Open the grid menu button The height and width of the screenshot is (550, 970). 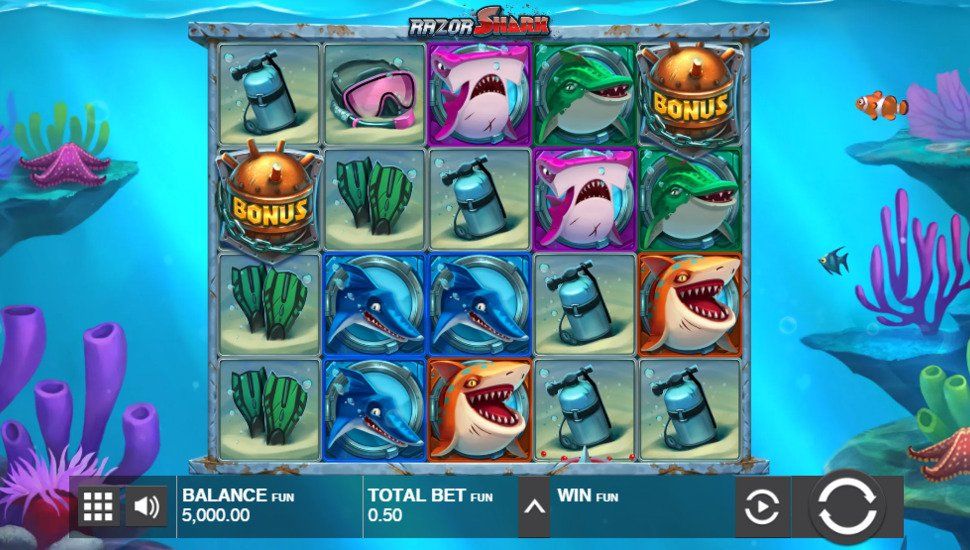click(x=97, y=506)
